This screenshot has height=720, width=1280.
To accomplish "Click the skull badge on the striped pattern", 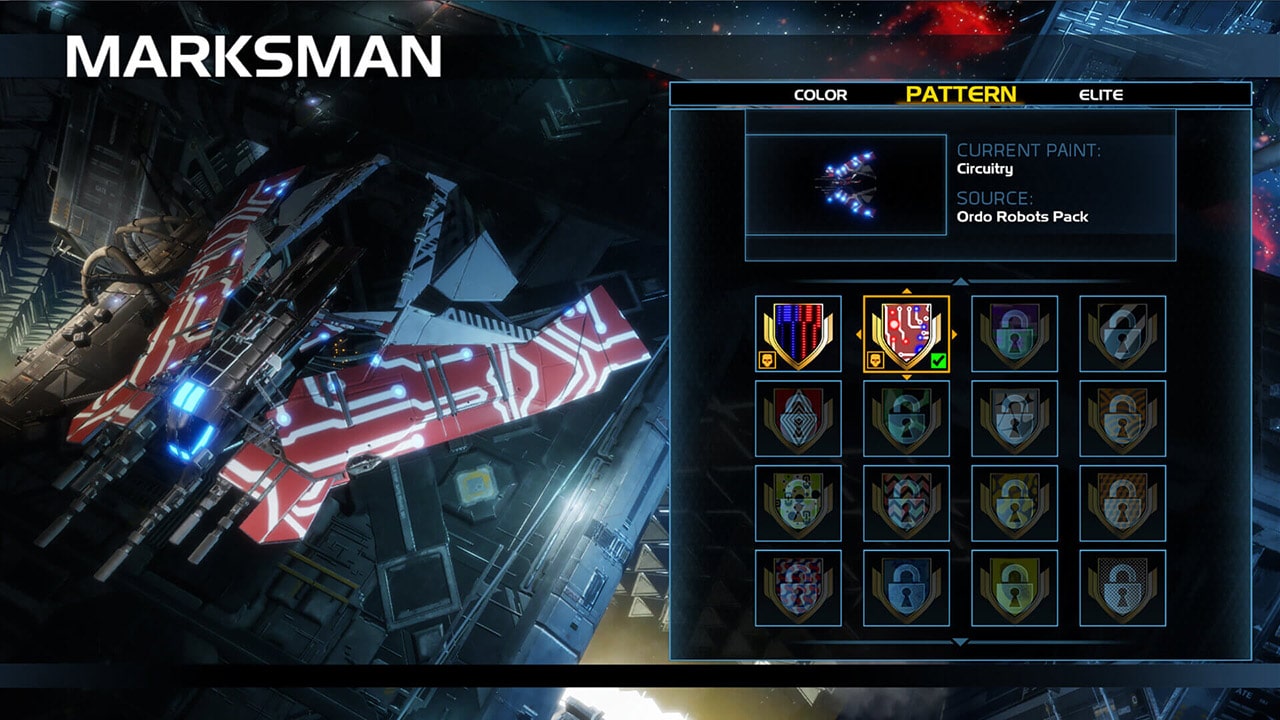I will 770,358.
